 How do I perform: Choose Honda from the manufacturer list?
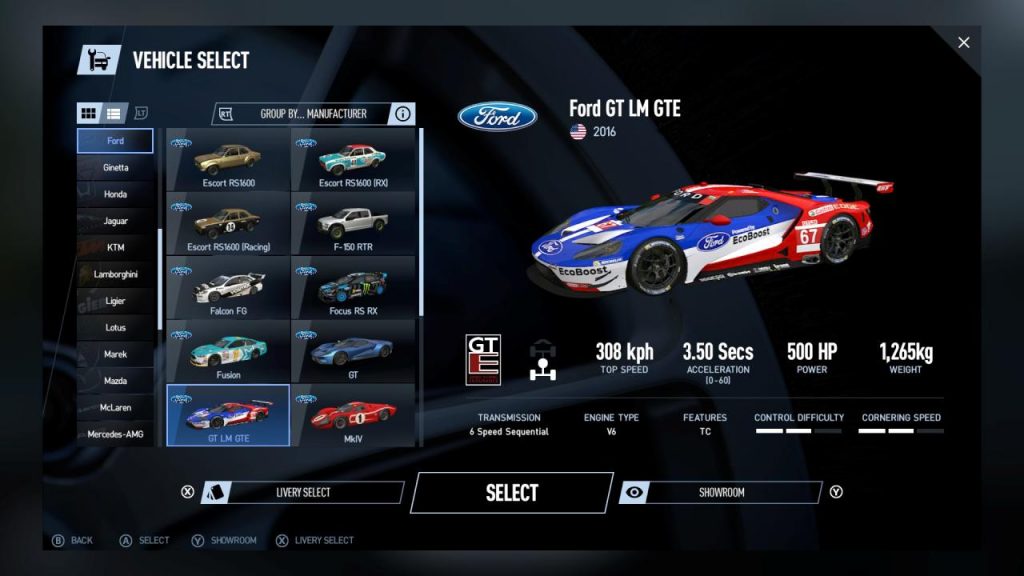115,194
